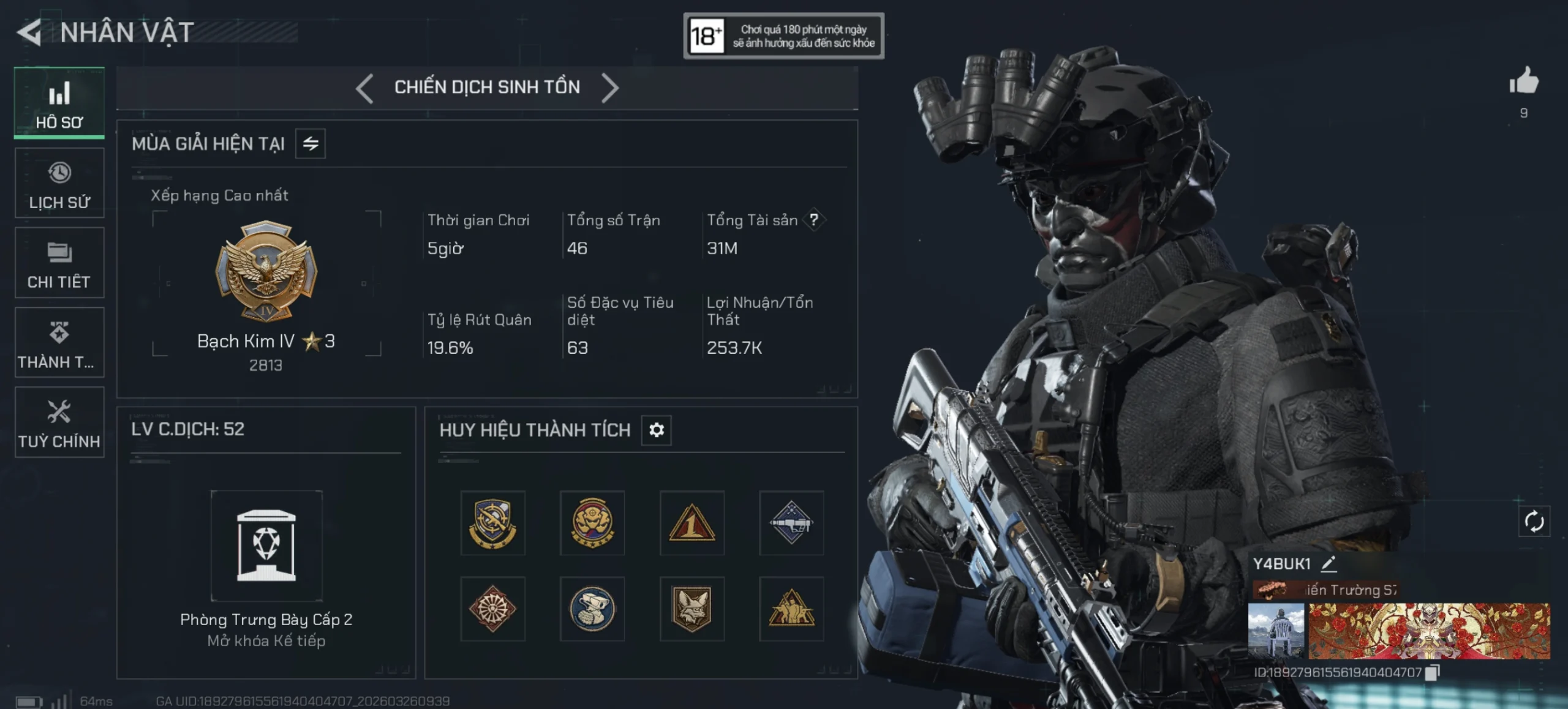This screenshot has height=709, width=1568.
Task: Select the fox head badge
Action: tap(692, 609)
